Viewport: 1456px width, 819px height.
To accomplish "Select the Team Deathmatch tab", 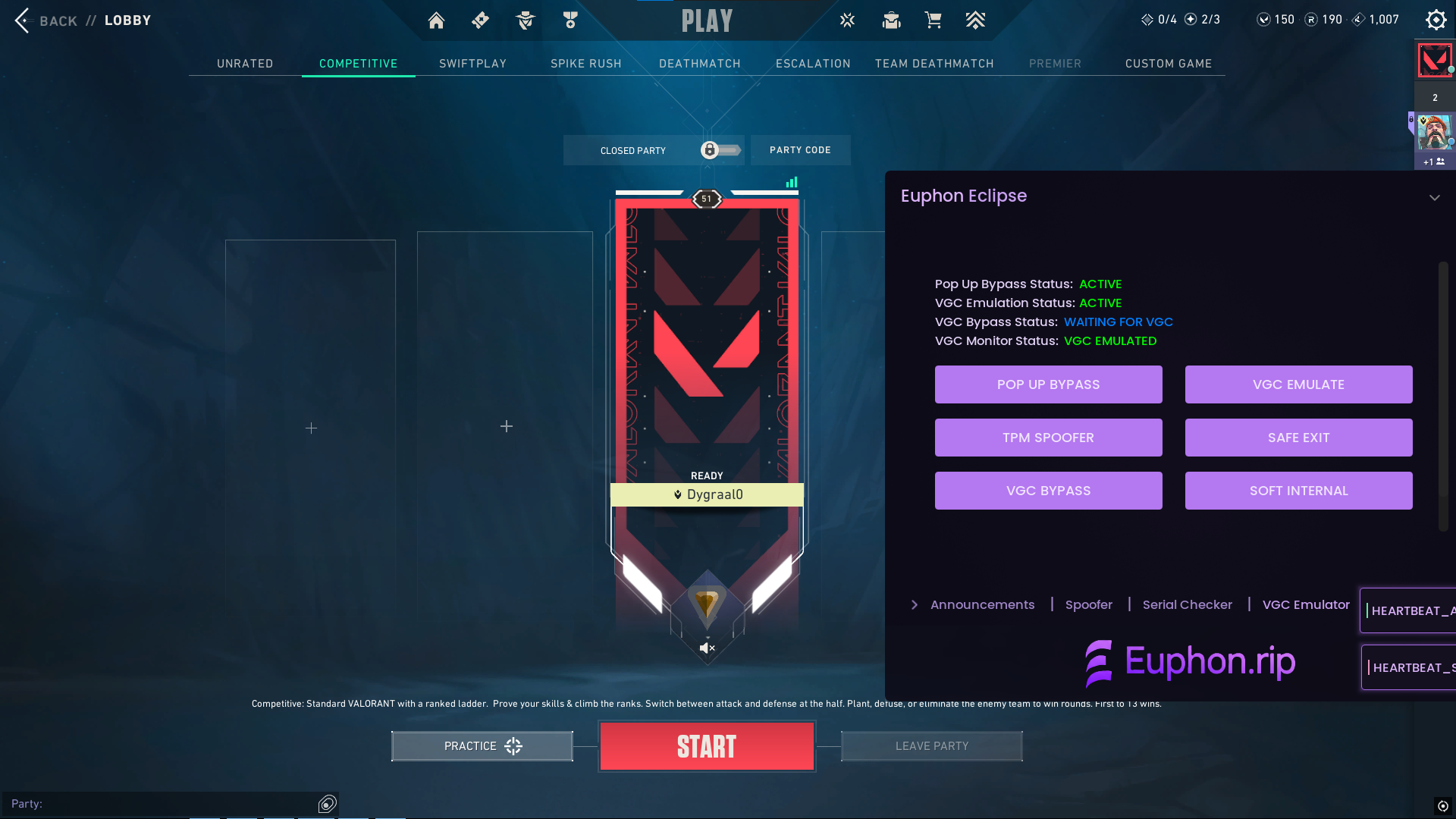I will pyautogui.click(x=934, y=64).
